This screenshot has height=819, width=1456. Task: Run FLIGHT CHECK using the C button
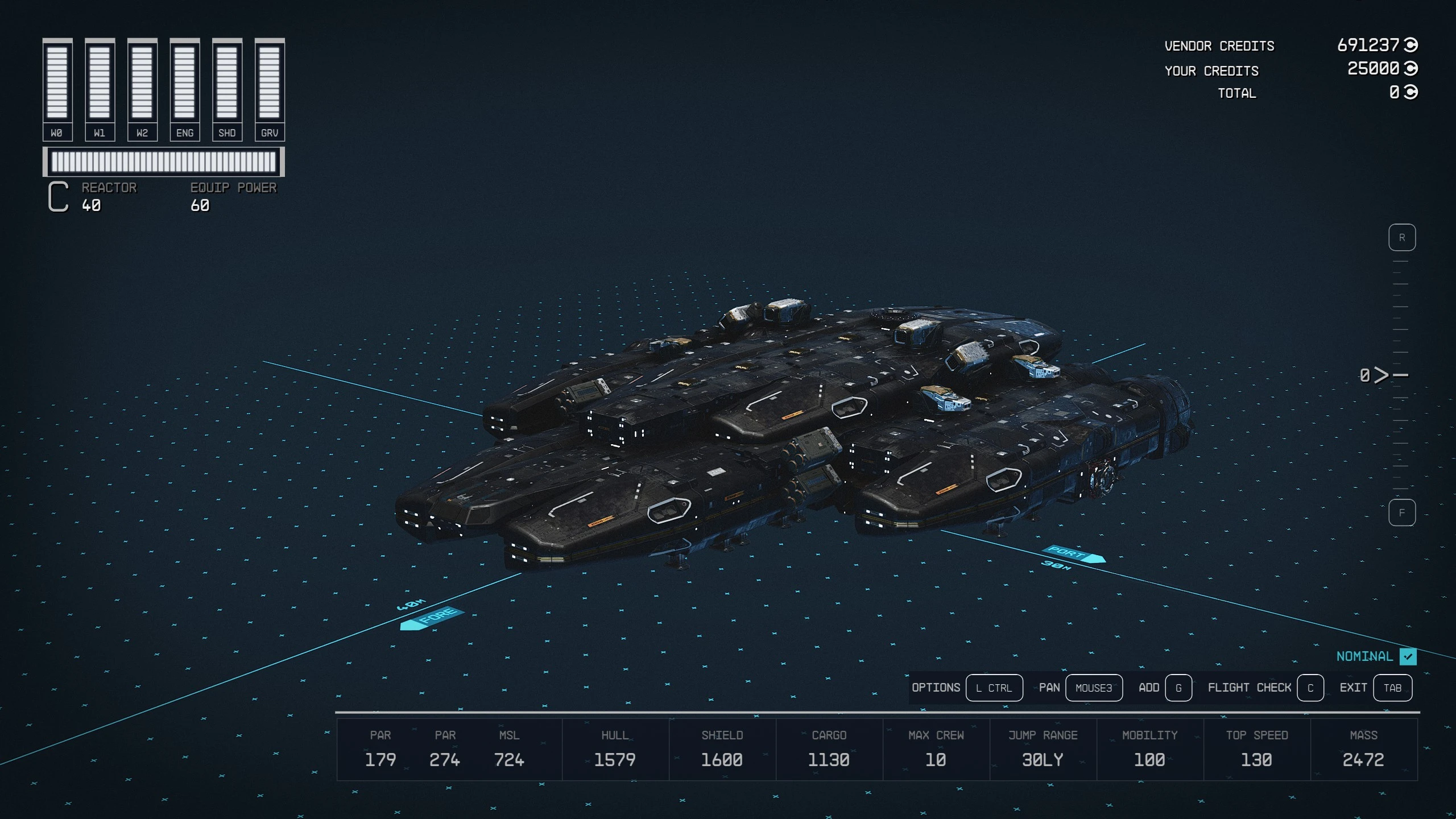pyautogui.click(x=1311, y=688)
